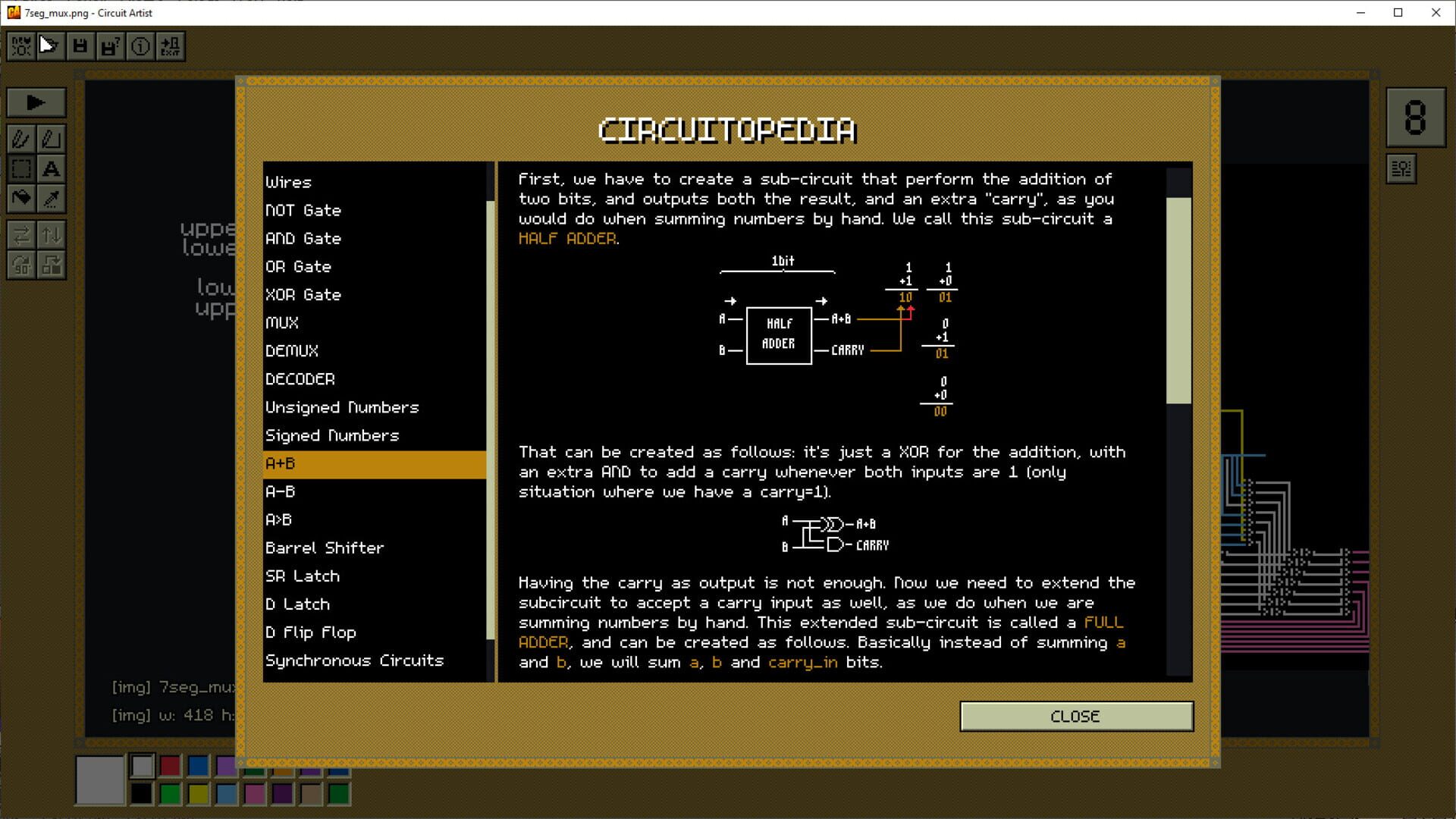
Task: Click the CLOSE button of Circuitopedia
Action: [1076, 716]
